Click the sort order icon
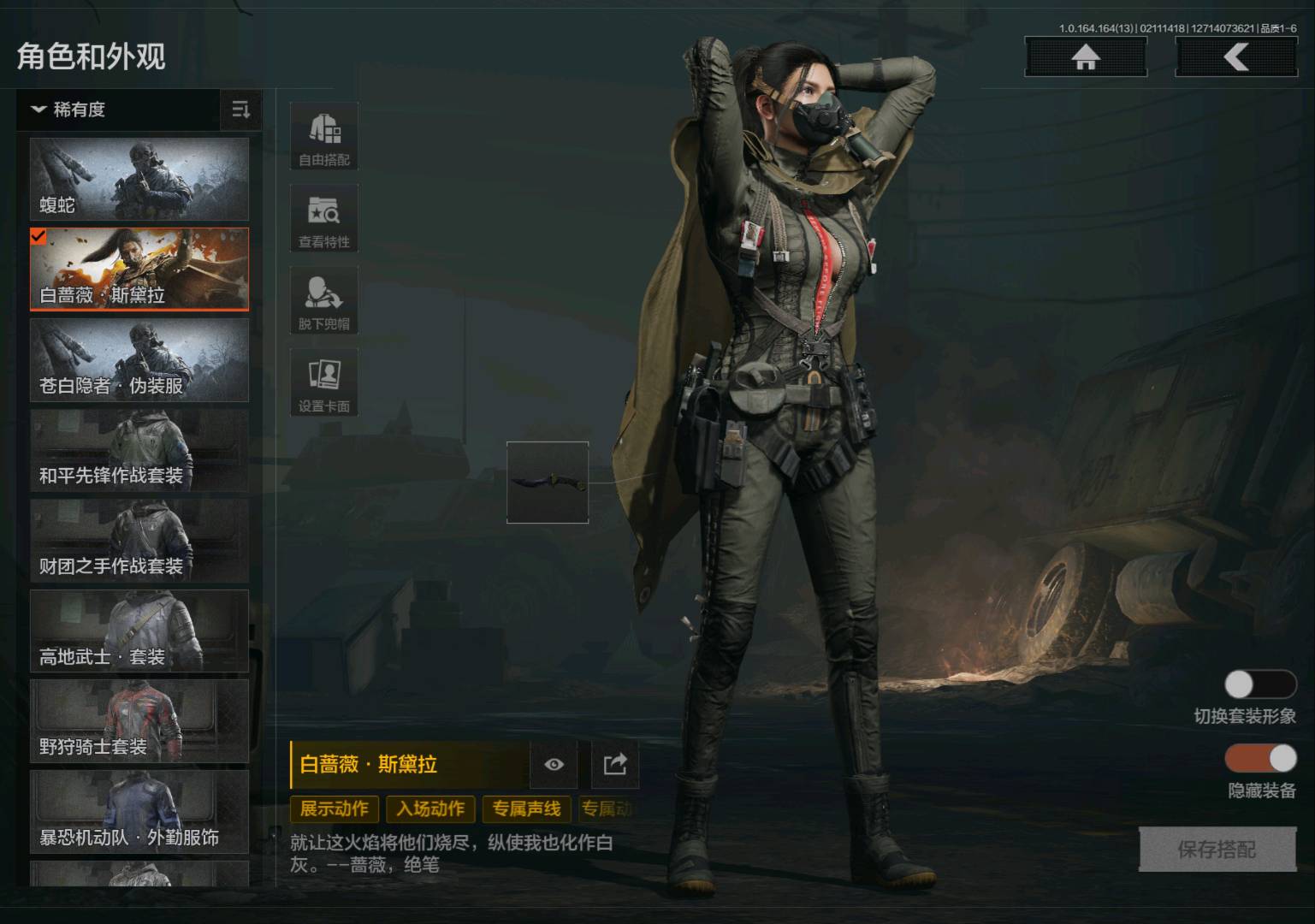This screenshot has width=1315, height=924. (x=241, y=110)
